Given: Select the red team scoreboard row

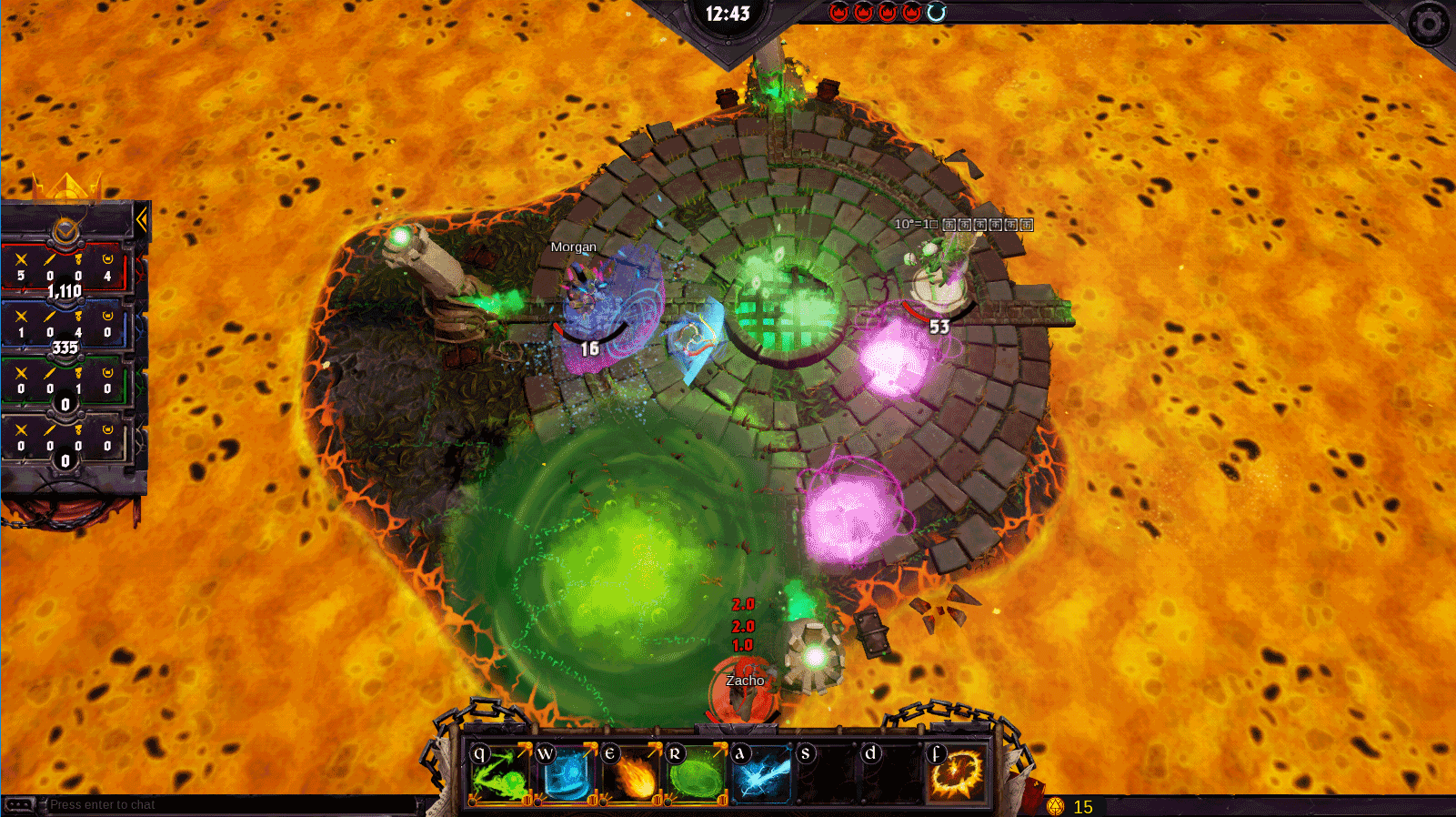Looking at the screenshot, I should [65, 269].
